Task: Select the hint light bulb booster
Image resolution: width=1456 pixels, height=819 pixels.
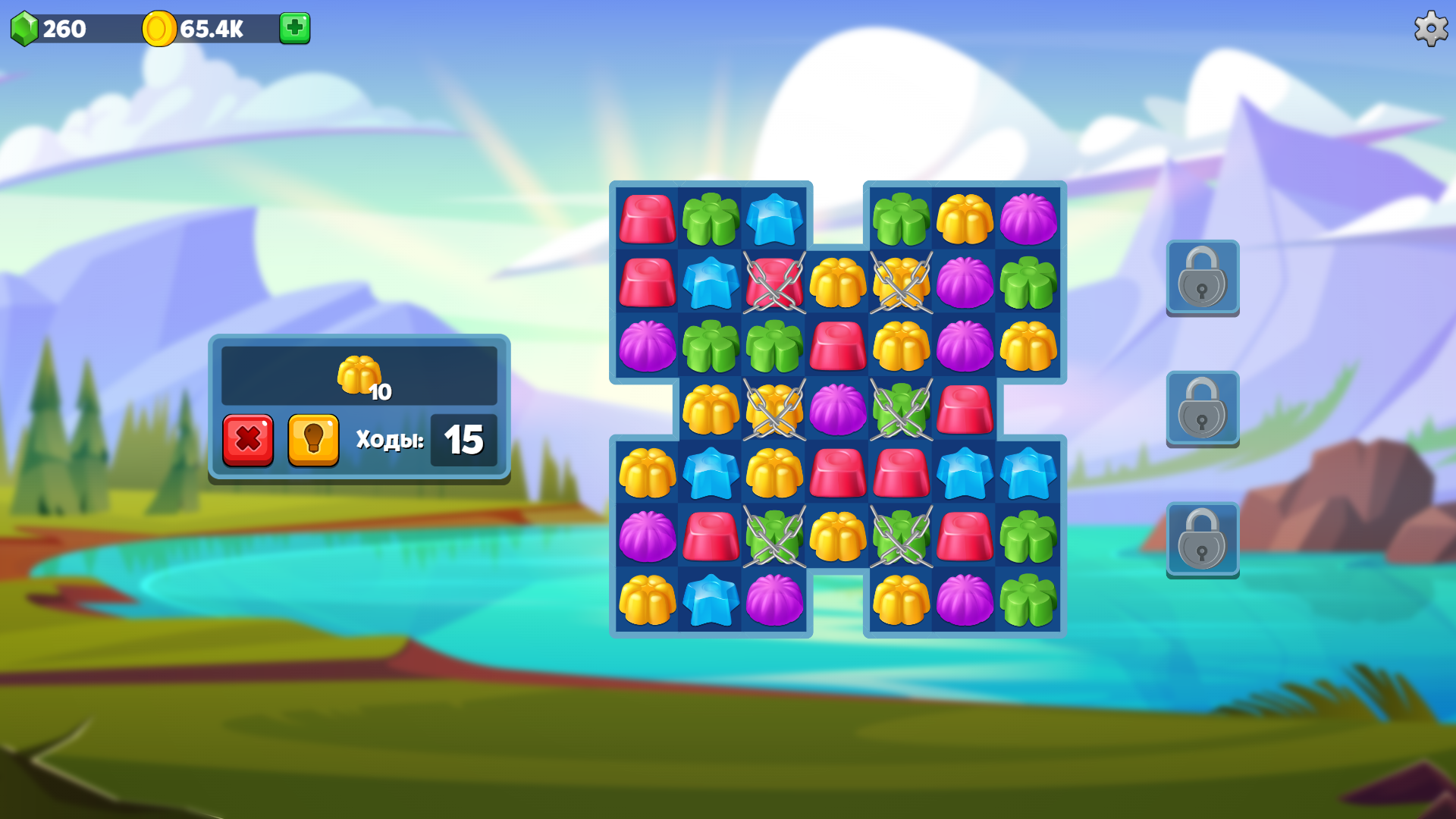Action: [x=313, y=440]
